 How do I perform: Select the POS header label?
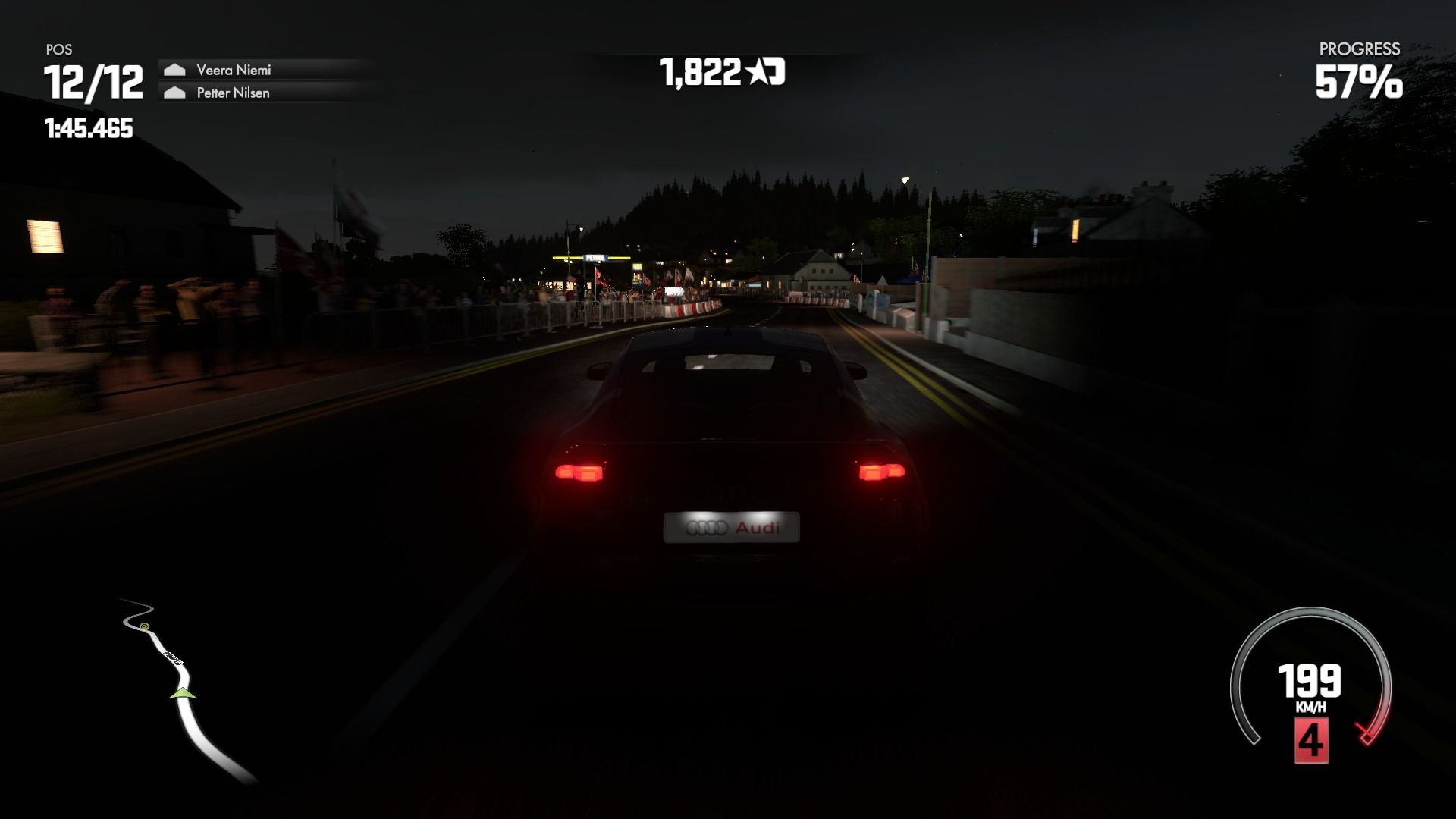tap(58, 49)
